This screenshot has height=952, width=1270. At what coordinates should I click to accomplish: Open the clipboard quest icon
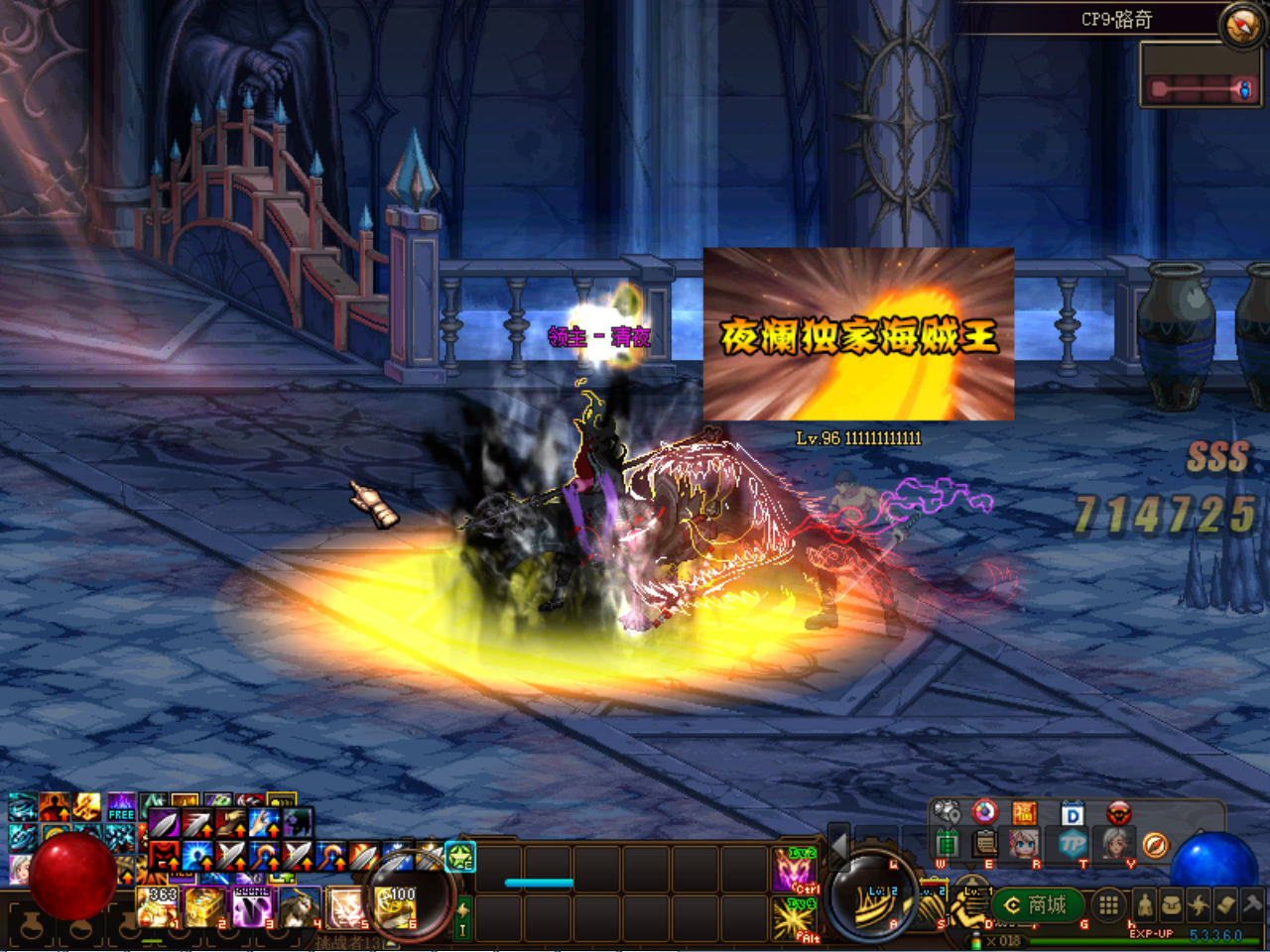[985, 844]
